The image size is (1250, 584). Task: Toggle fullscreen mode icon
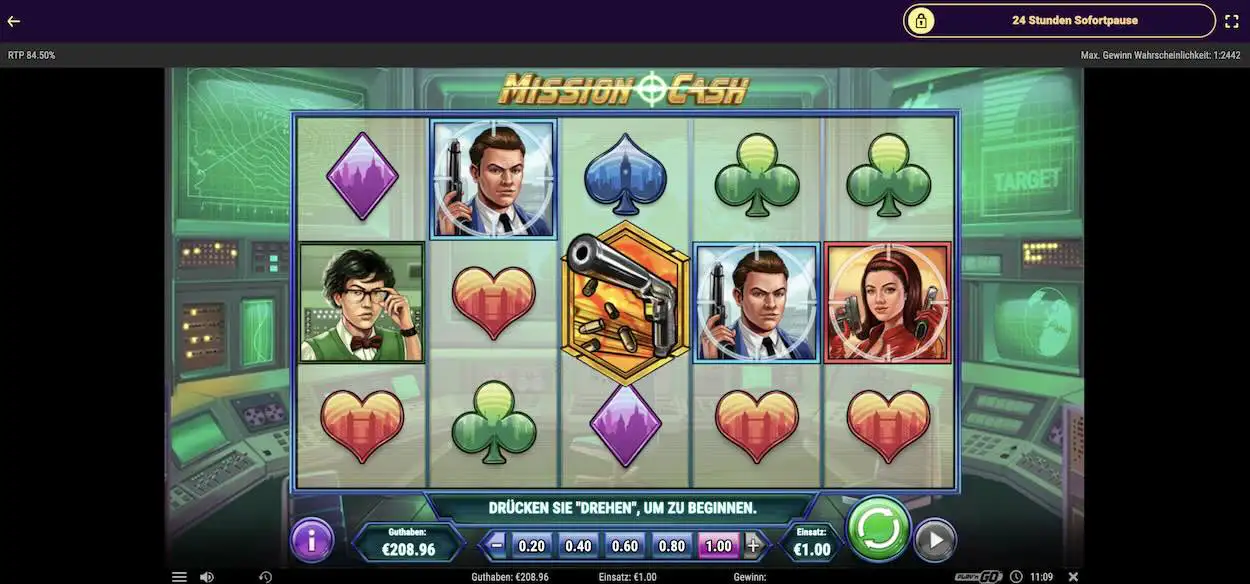point(1232,21)
